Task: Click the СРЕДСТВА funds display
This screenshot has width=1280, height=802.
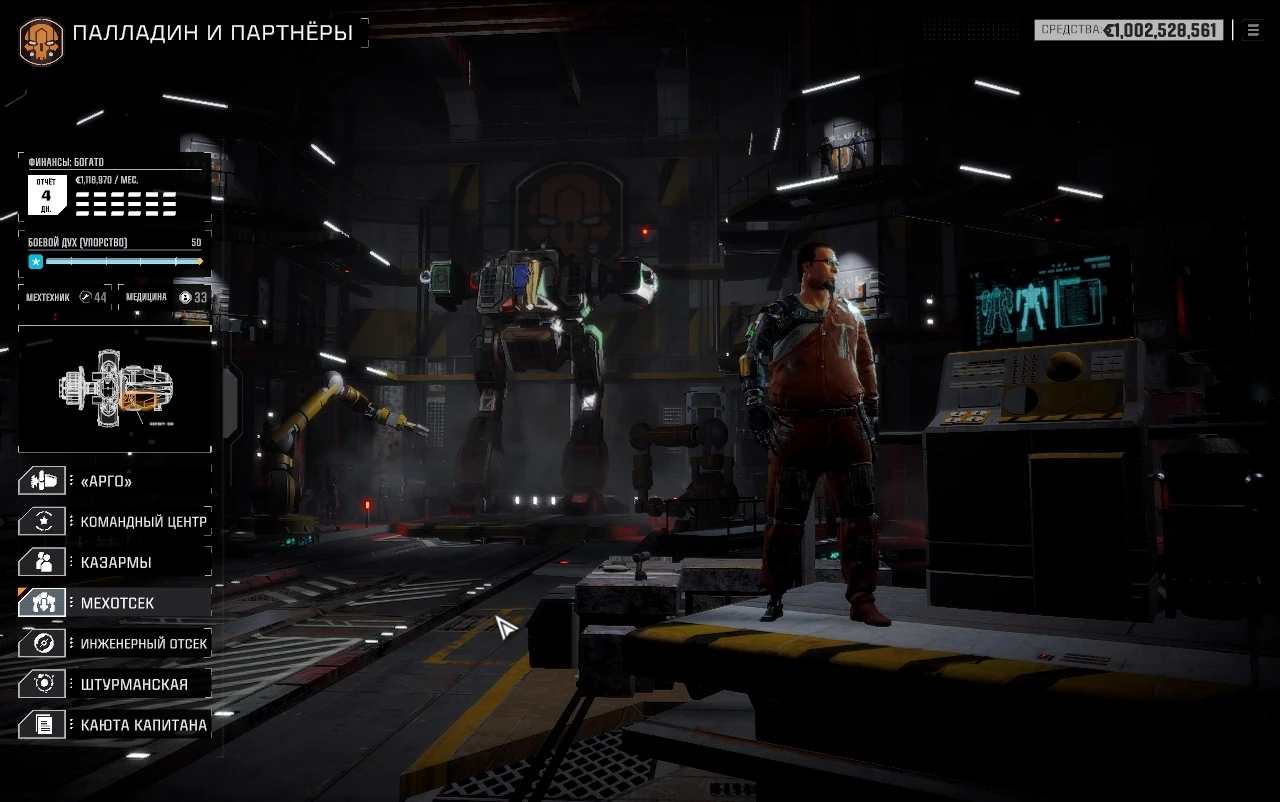Action: 1130,29
